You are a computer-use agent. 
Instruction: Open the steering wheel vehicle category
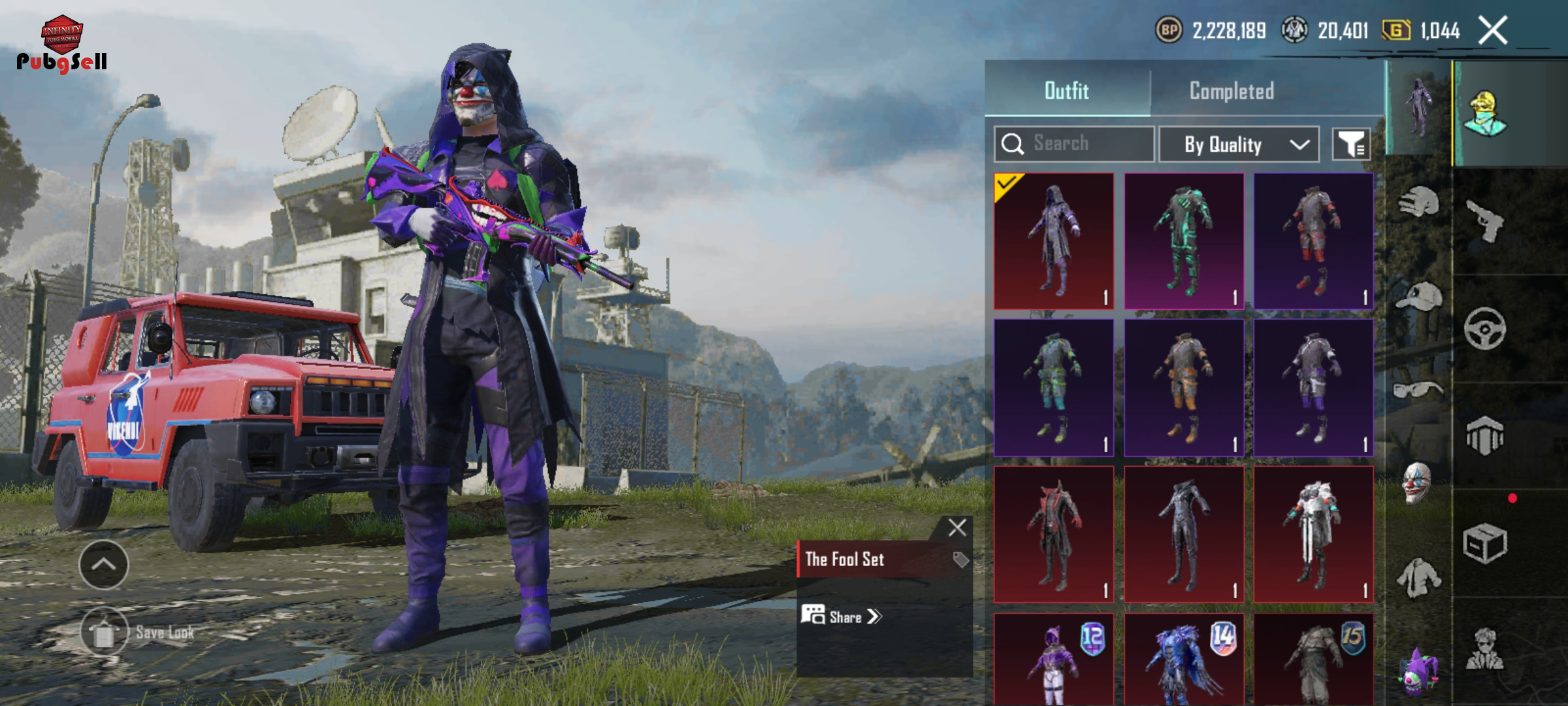[x=1484, y=329]
